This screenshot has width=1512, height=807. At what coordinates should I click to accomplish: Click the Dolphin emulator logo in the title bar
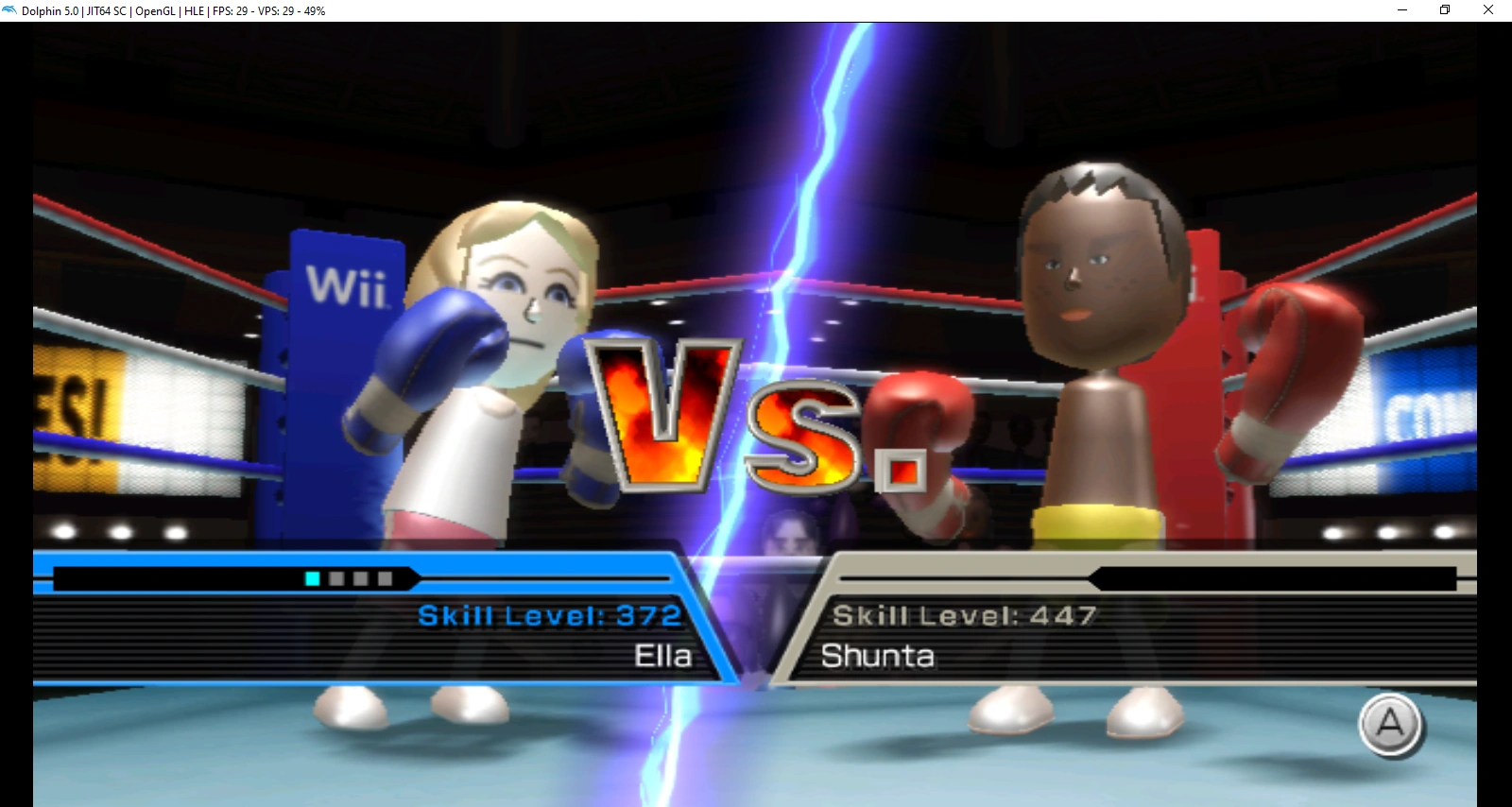tap(9, 9)
